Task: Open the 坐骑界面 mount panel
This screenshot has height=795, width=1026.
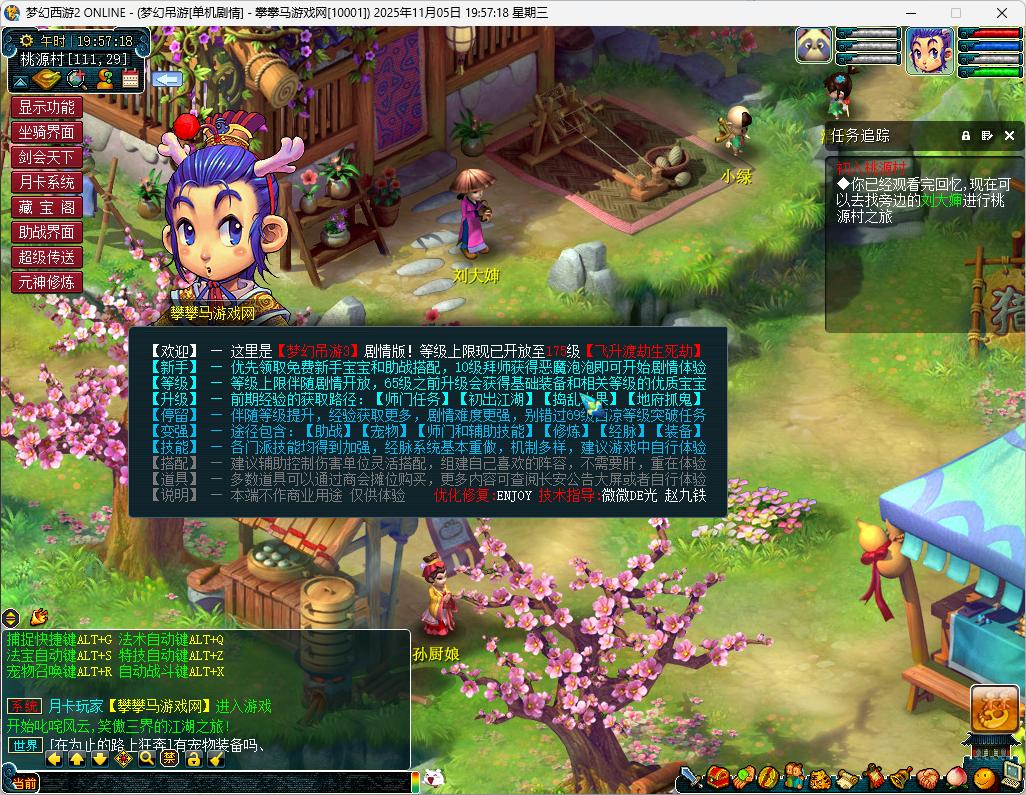Action: [x=46, y=132]
